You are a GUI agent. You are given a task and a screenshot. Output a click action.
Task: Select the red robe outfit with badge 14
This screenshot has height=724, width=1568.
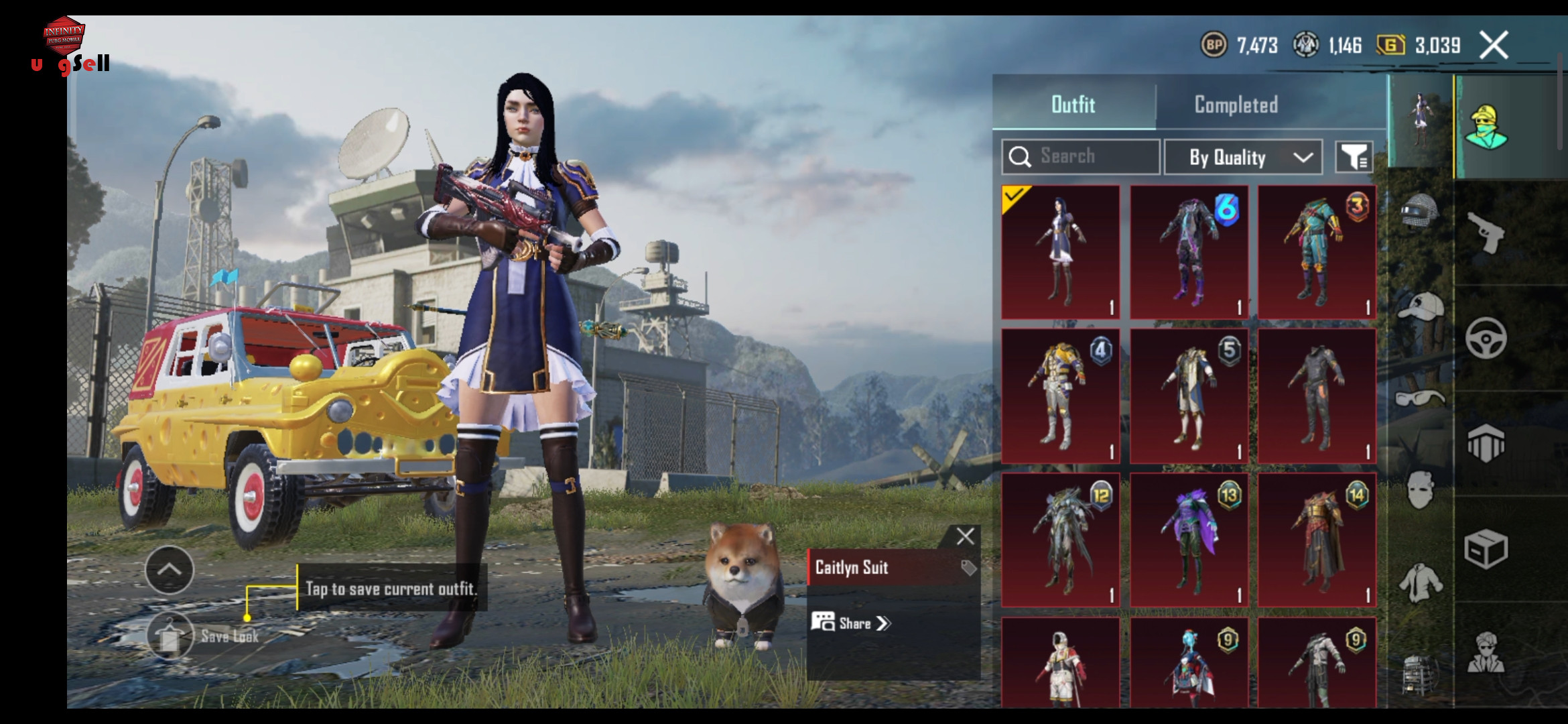point(1317,540)
